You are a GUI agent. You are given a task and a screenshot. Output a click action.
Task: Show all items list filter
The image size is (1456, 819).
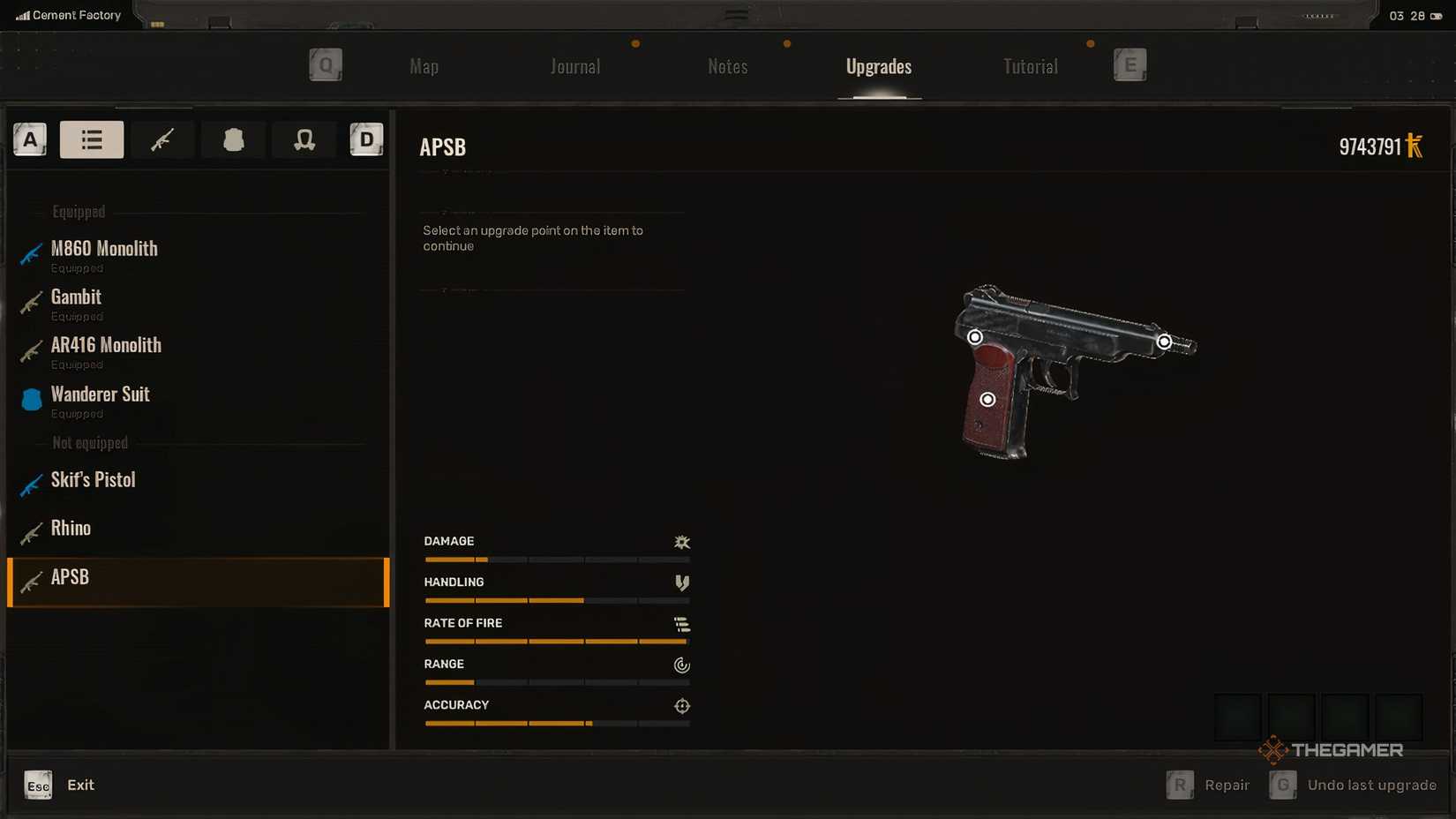click(92, 139)
